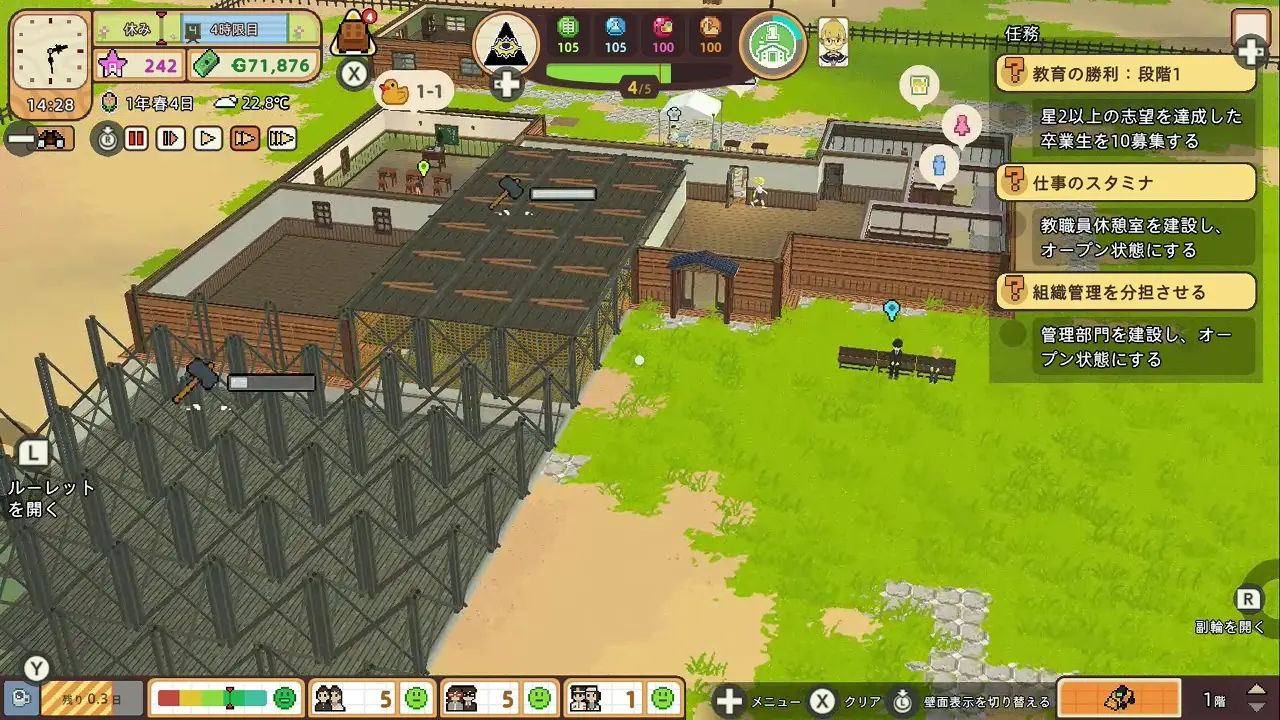Open the 仕事のスタミナ quest entry
This screenshot has height=720, width=1280.
[1126, 182]
